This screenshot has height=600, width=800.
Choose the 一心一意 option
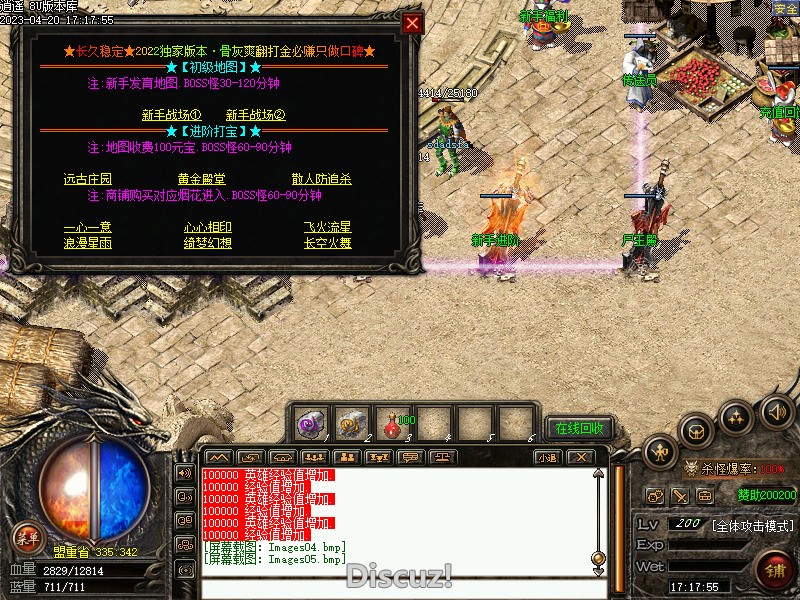click(88, 227)
